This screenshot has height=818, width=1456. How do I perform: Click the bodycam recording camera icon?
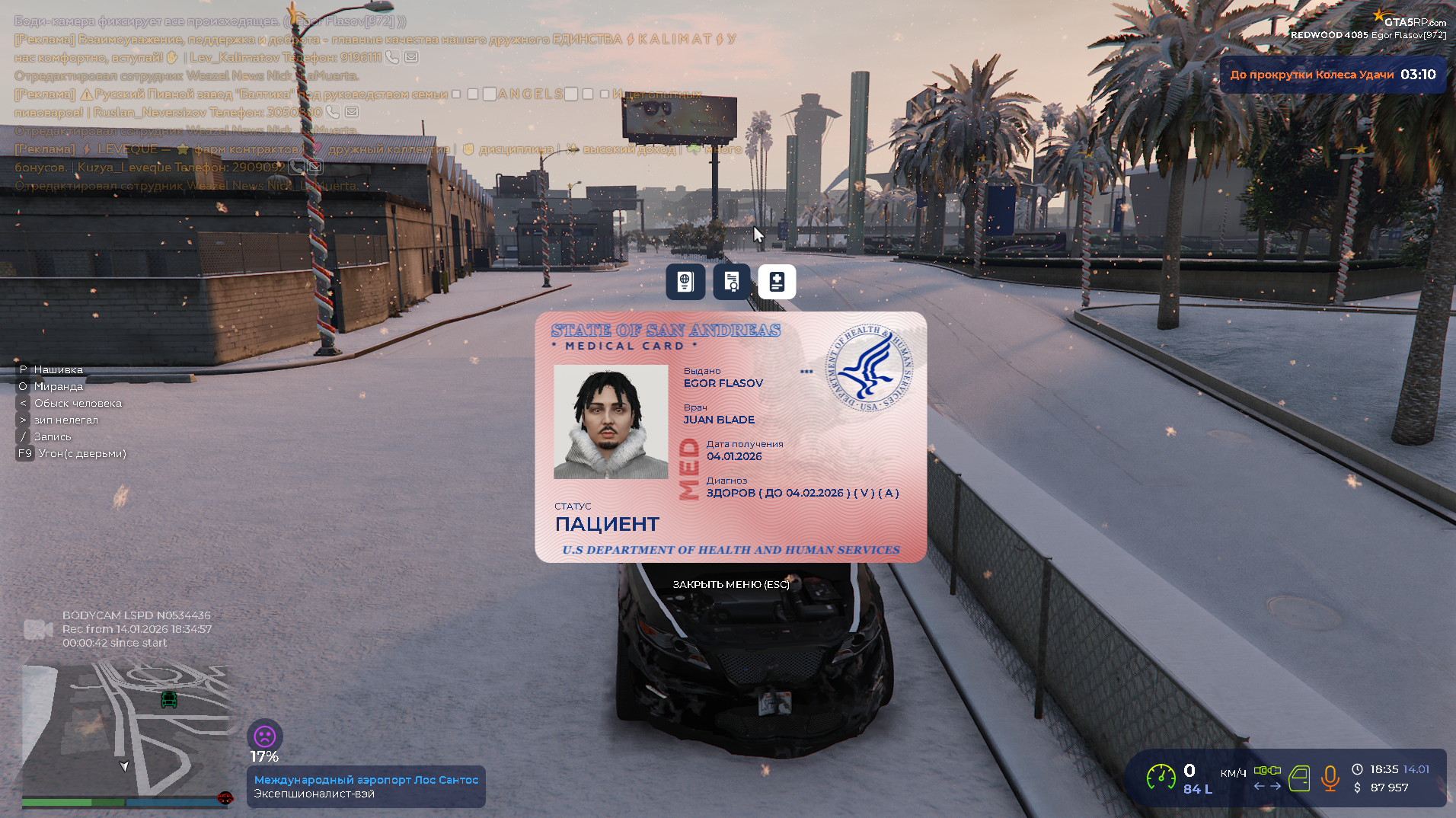38,629
